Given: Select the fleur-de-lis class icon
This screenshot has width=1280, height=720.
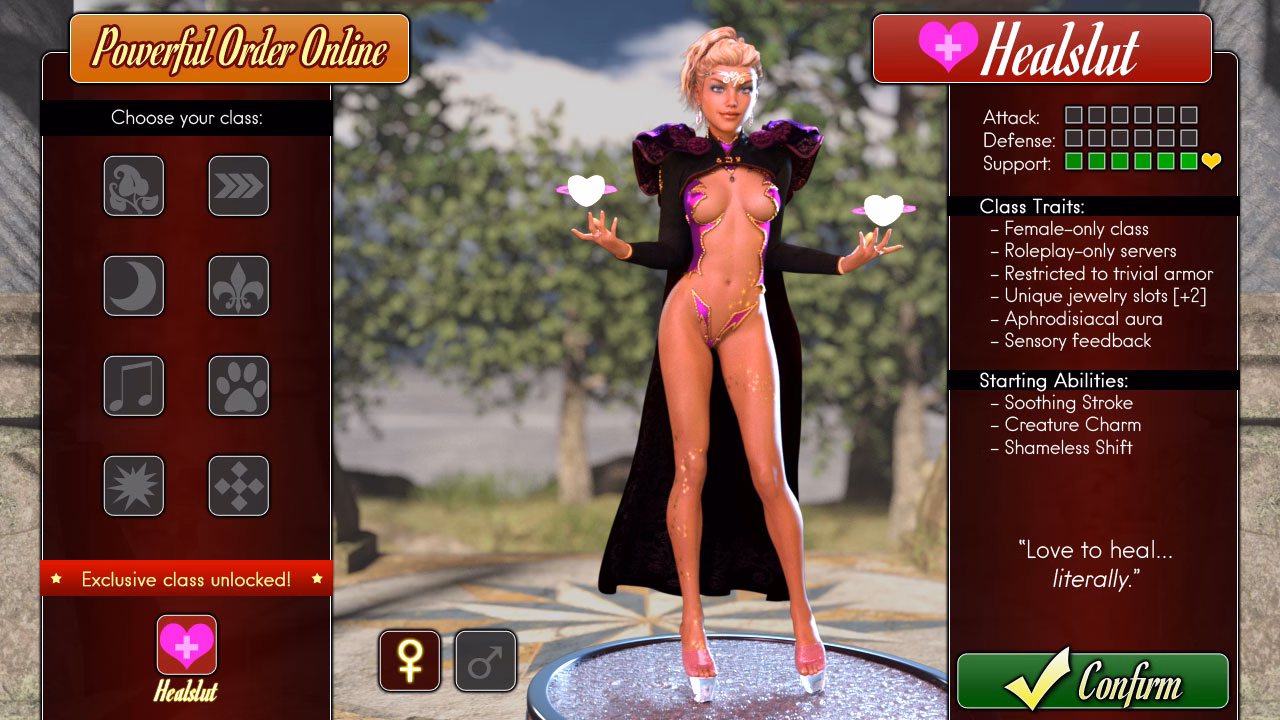Looking at the screenshot, I should (238, 286).
